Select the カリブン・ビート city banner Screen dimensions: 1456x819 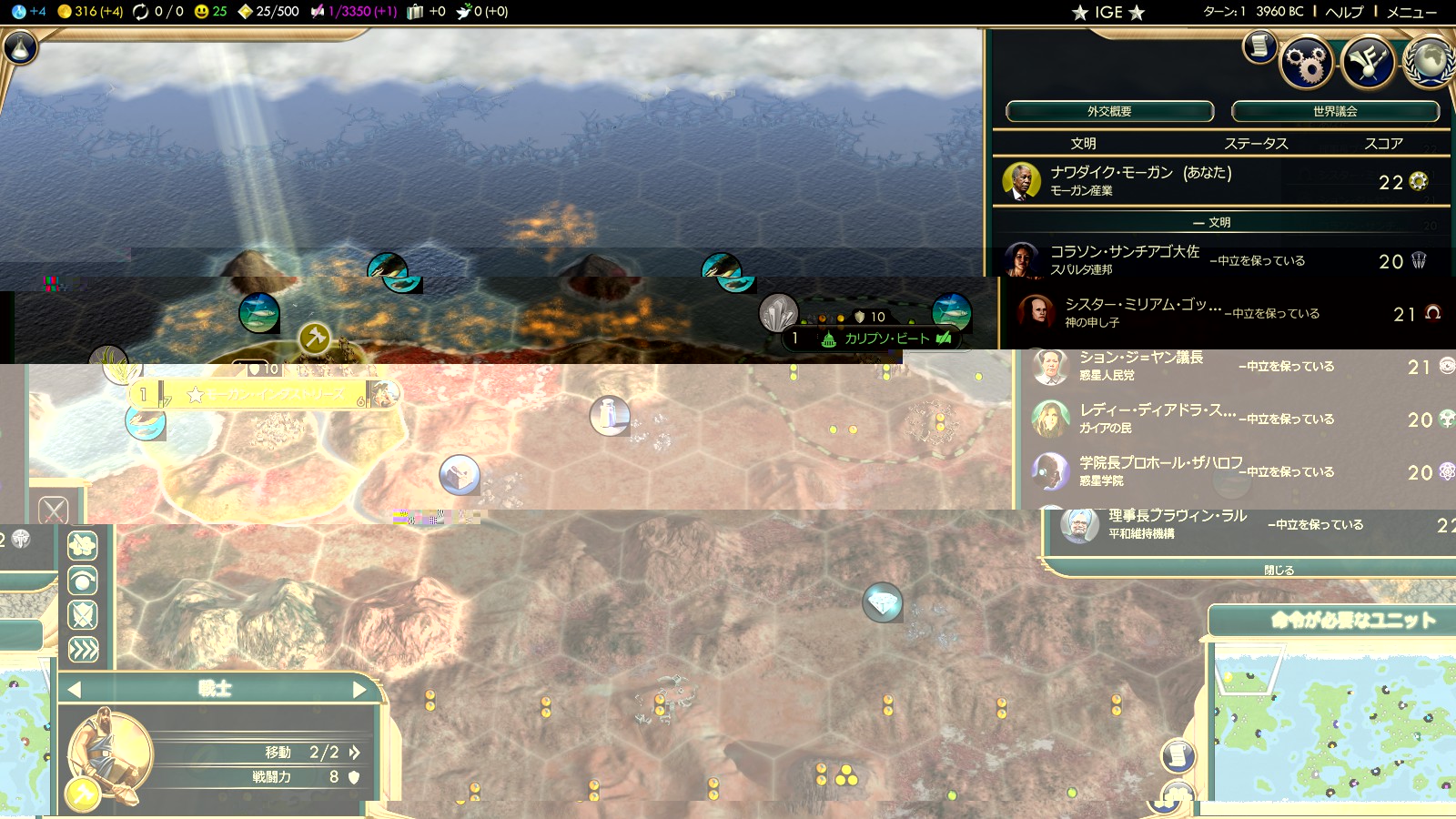pyautogui.click(x=885, y=339)
